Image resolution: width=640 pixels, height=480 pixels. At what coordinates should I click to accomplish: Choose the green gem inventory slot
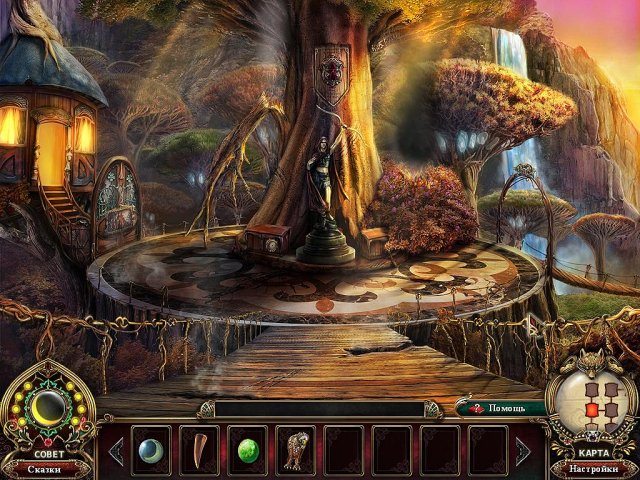pyautogui.click(x=247, y=450)
